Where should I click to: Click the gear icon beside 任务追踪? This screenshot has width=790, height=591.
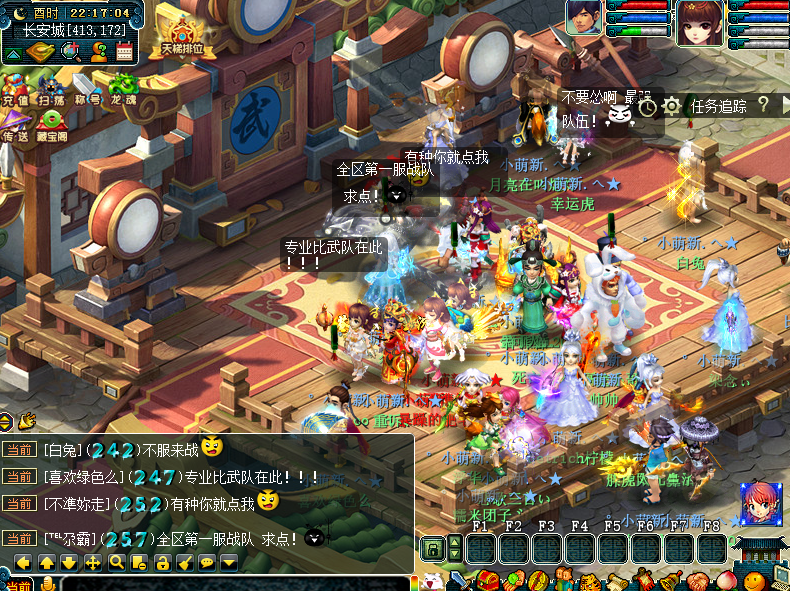tap(672, 106)
